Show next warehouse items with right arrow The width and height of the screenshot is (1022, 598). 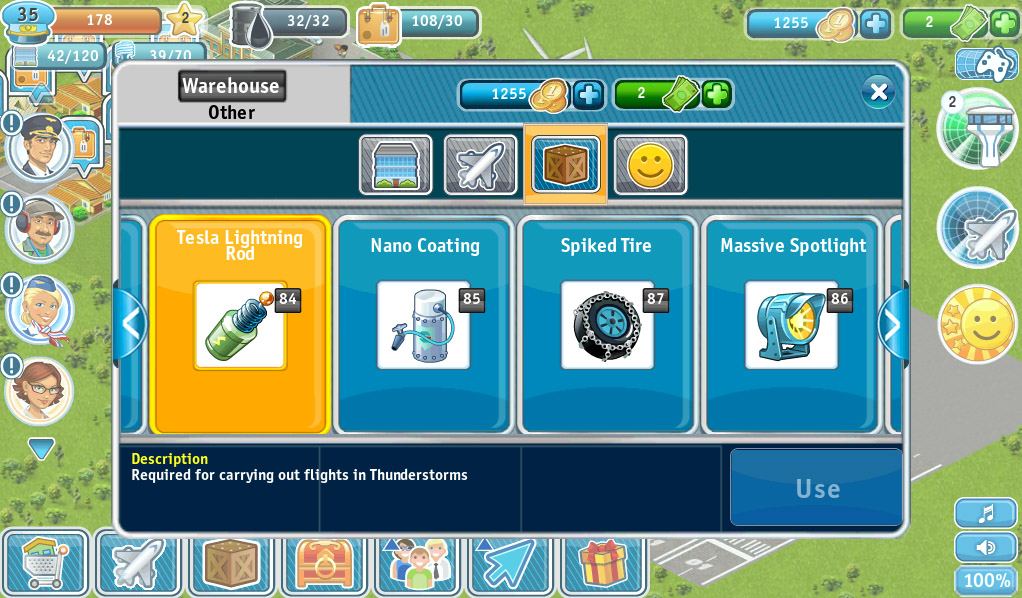point(892,324)
